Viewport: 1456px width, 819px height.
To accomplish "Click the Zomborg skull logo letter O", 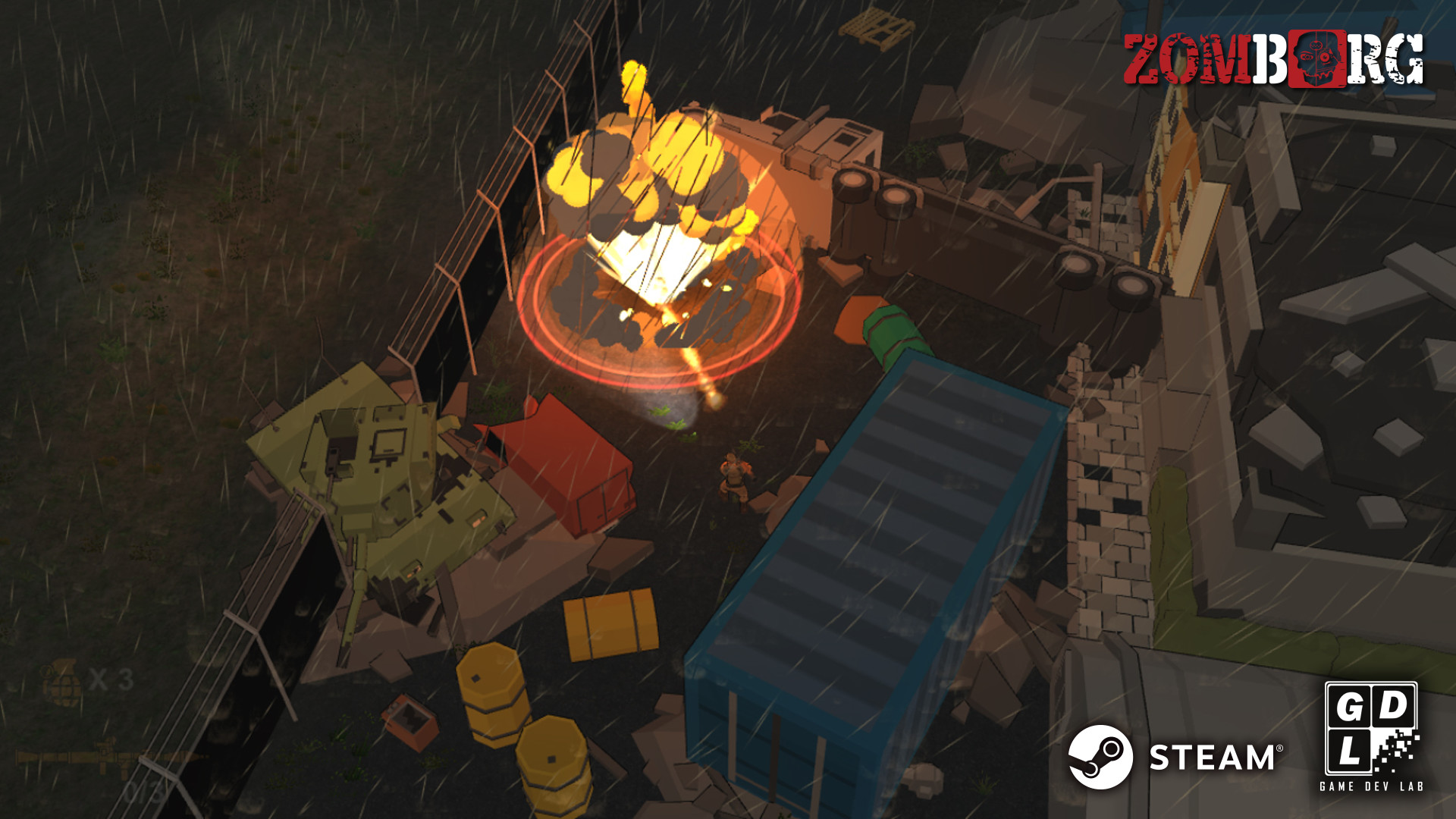I will click(1317, 57).
